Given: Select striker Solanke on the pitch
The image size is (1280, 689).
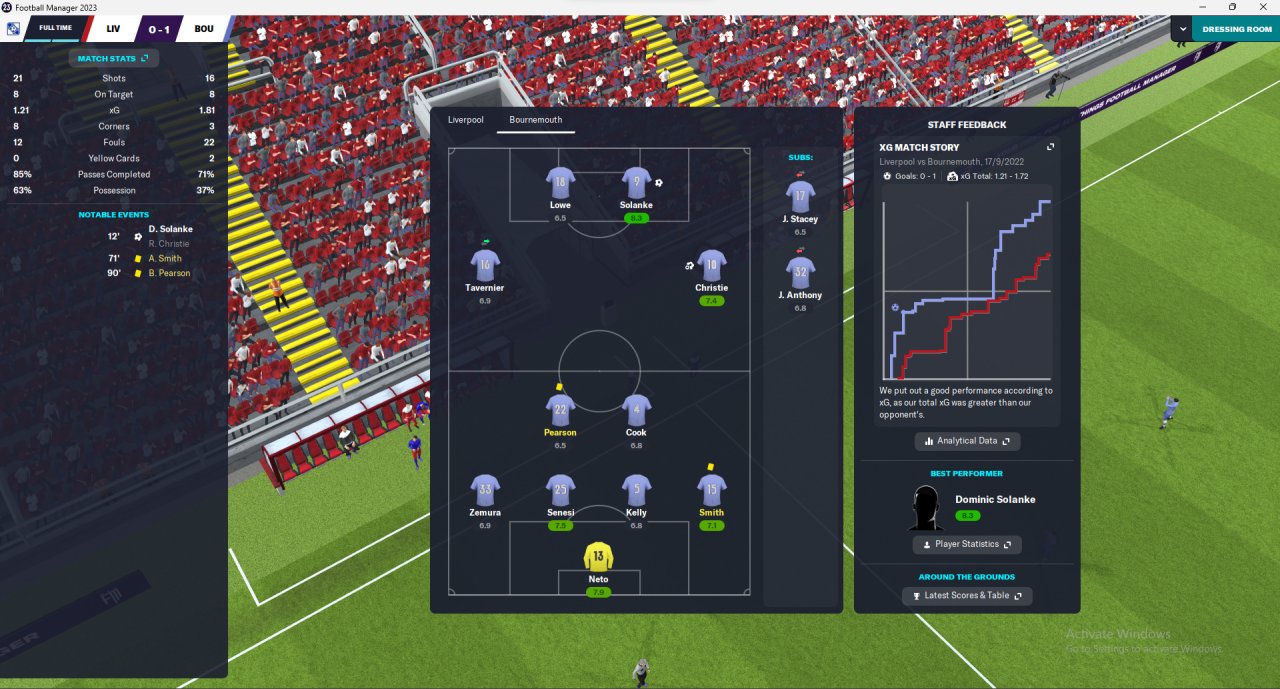Looking at the screenshot, I should point(636,183).
